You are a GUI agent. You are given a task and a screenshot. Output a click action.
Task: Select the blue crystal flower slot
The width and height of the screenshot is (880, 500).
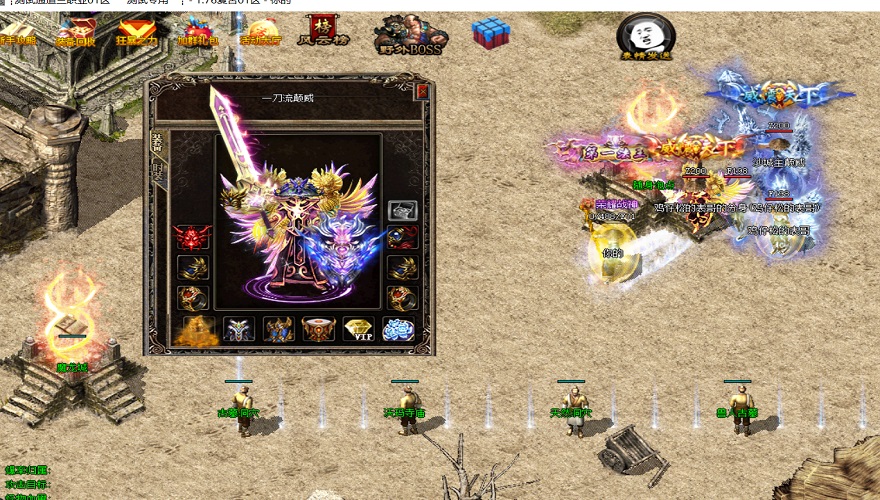398,329
